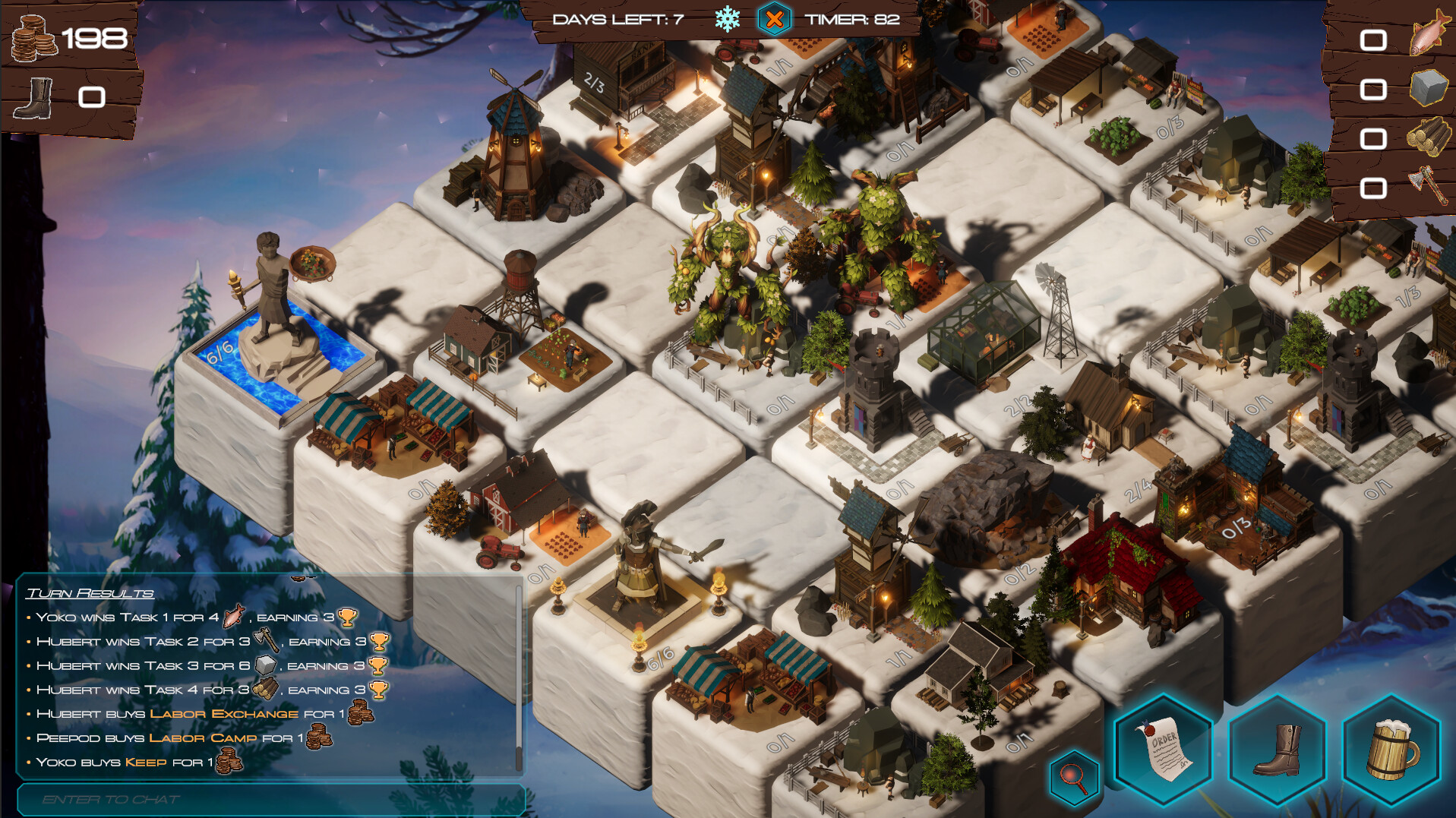Click the Labor Exchange link in Turn Results
1456x818 pixels.
point(223,714)
